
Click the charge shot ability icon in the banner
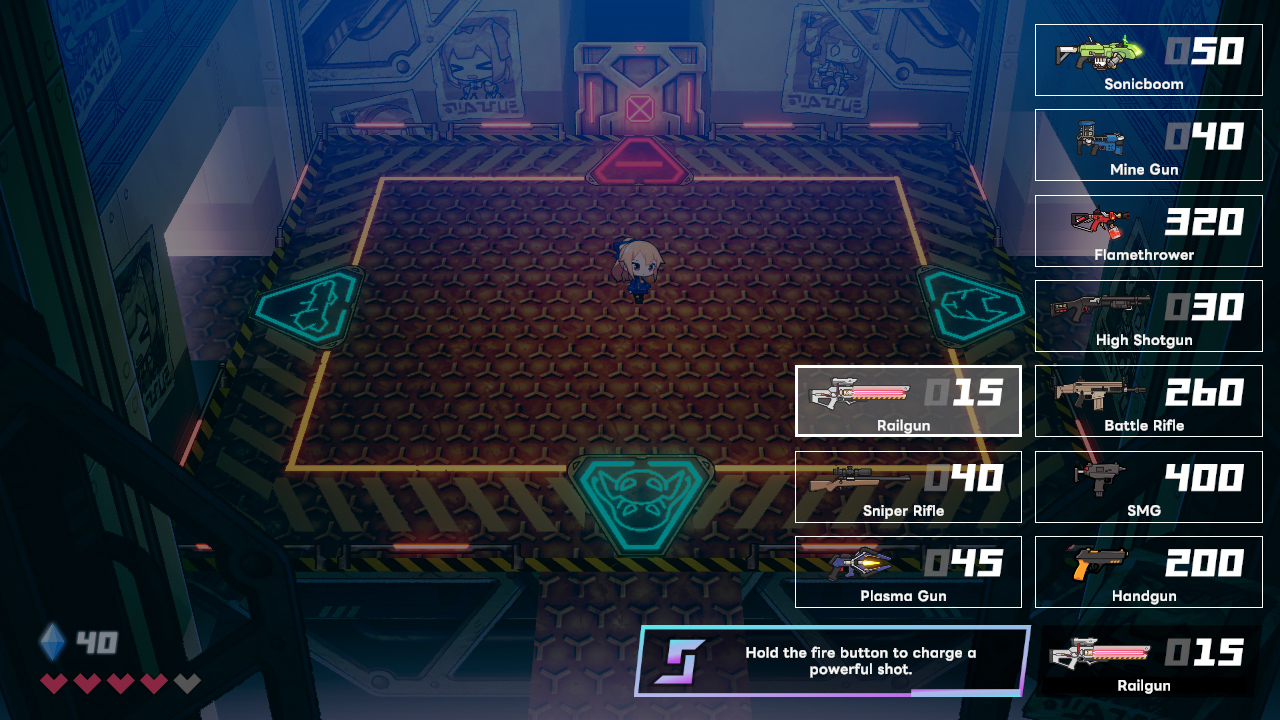[x=681, y=659]
